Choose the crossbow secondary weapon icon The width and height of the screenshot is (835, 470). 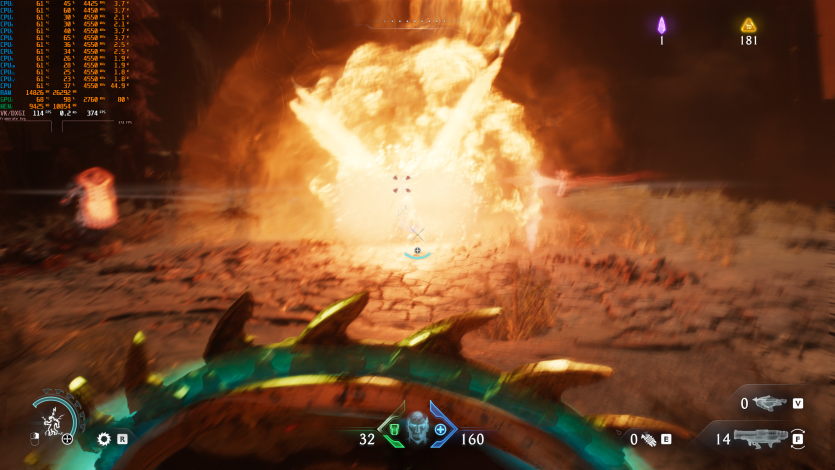769,403
